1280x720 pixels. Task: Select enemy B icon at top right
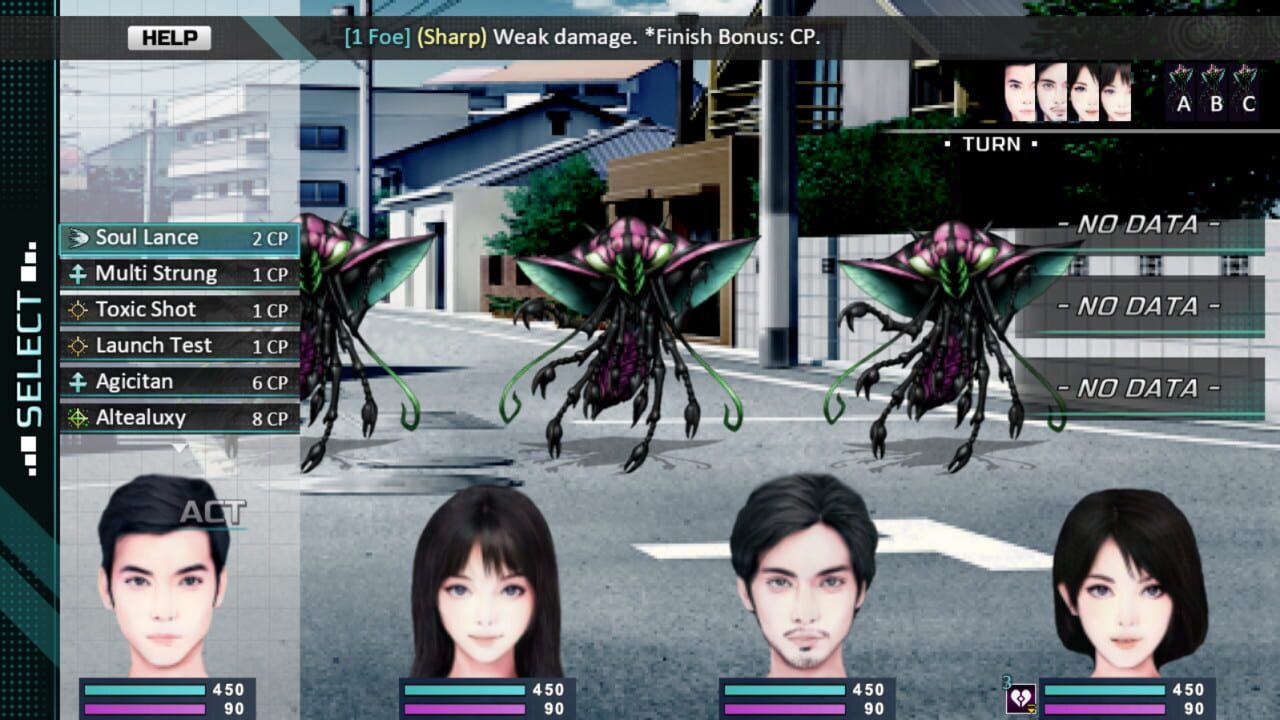pyautogui.click(x=1213, y=90)
